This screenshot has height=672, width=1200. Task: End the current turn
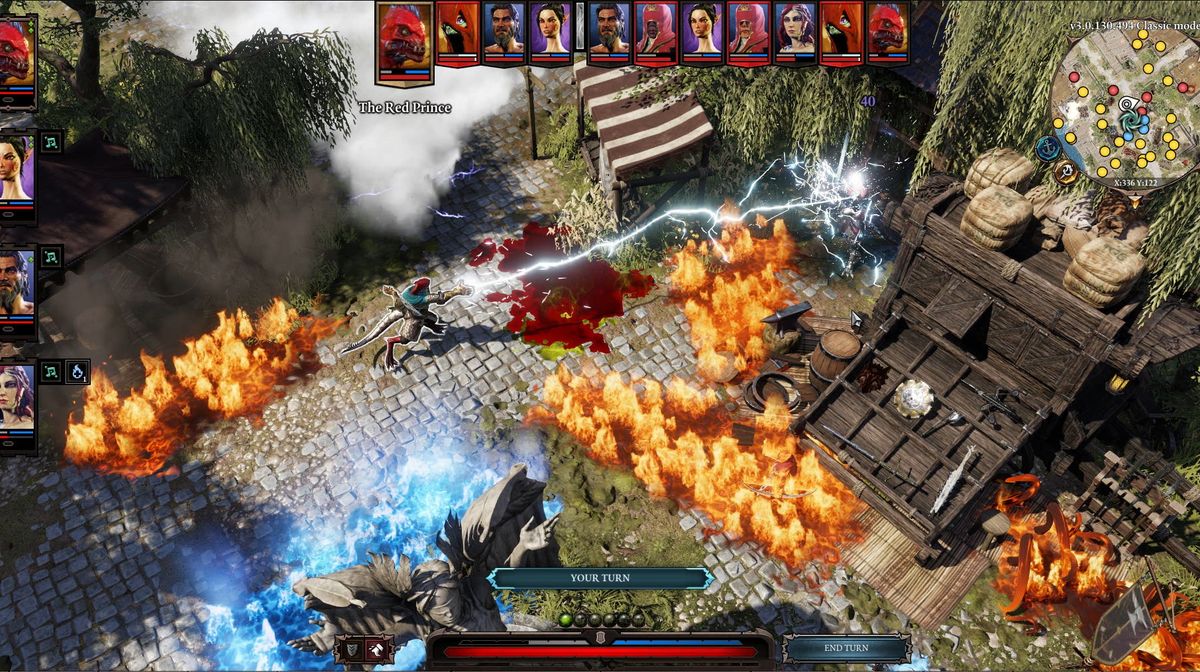(x=846, y=648)
